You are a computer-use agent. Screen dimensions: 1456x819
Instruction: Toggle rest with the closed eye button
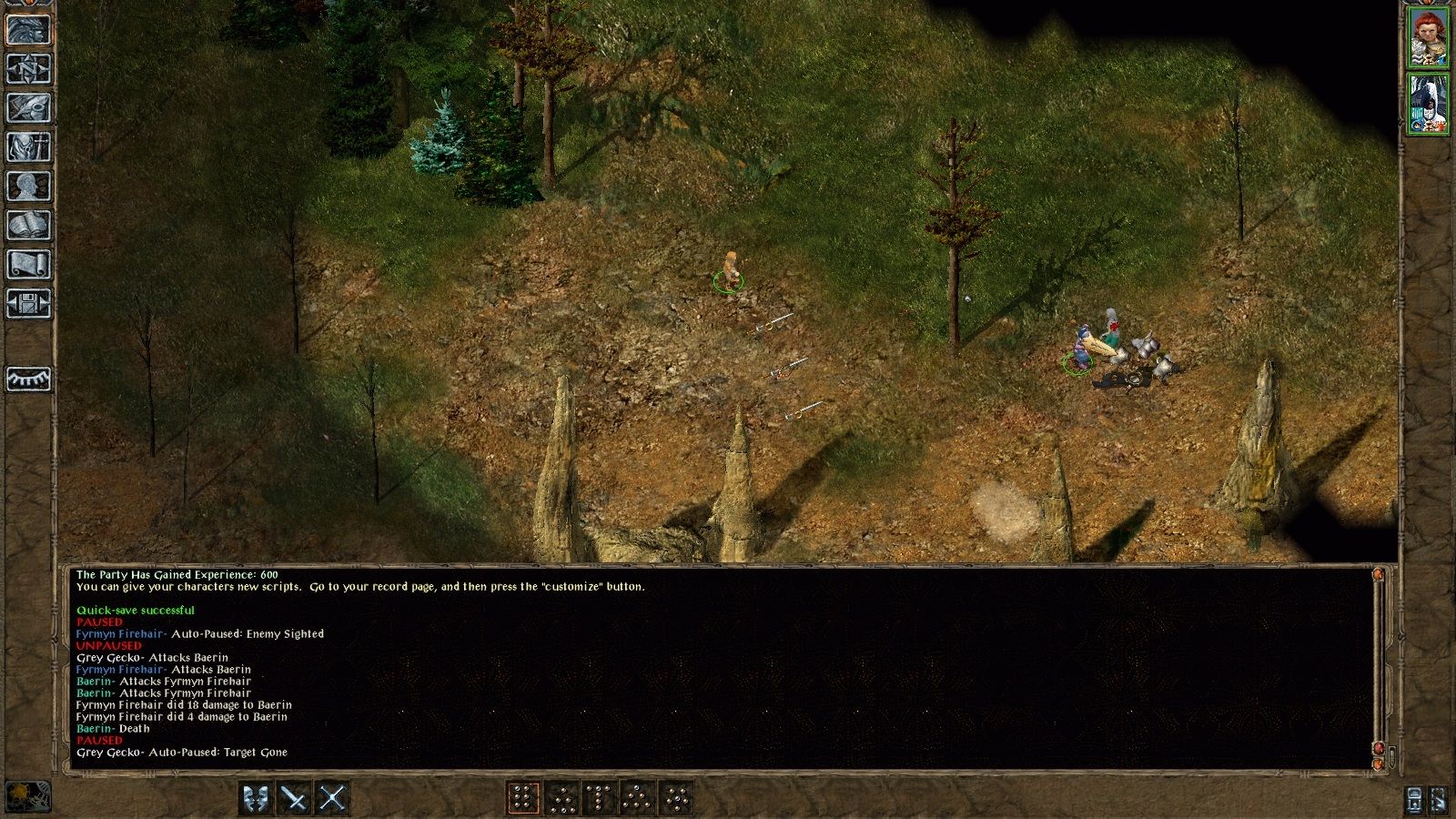point(28,378)
